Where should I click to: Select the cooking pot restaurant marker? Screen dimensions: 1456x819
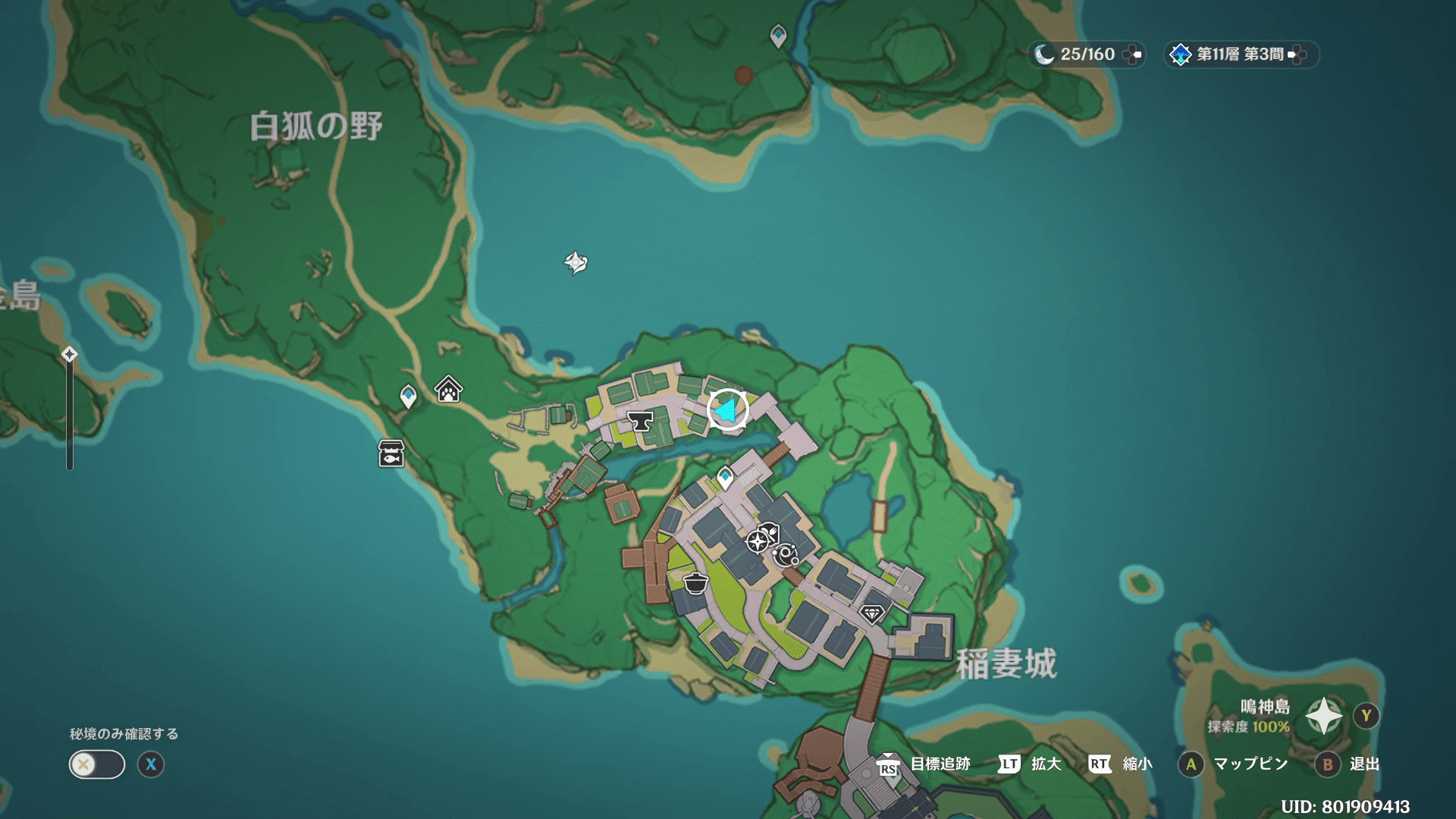(695, 583)
